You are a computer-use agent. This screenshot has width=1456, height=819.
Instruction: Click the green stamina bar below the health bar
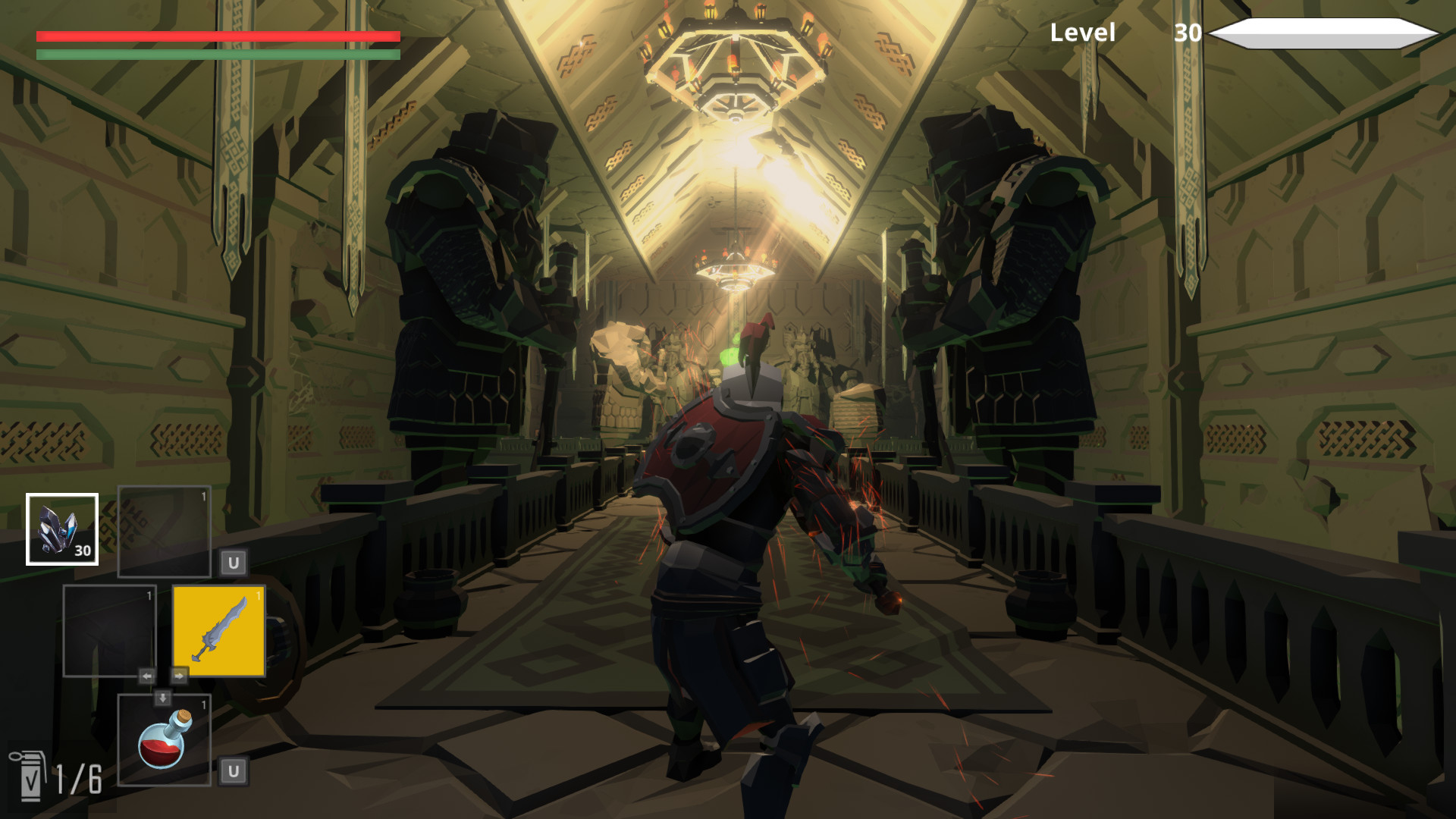pos(216,55)
